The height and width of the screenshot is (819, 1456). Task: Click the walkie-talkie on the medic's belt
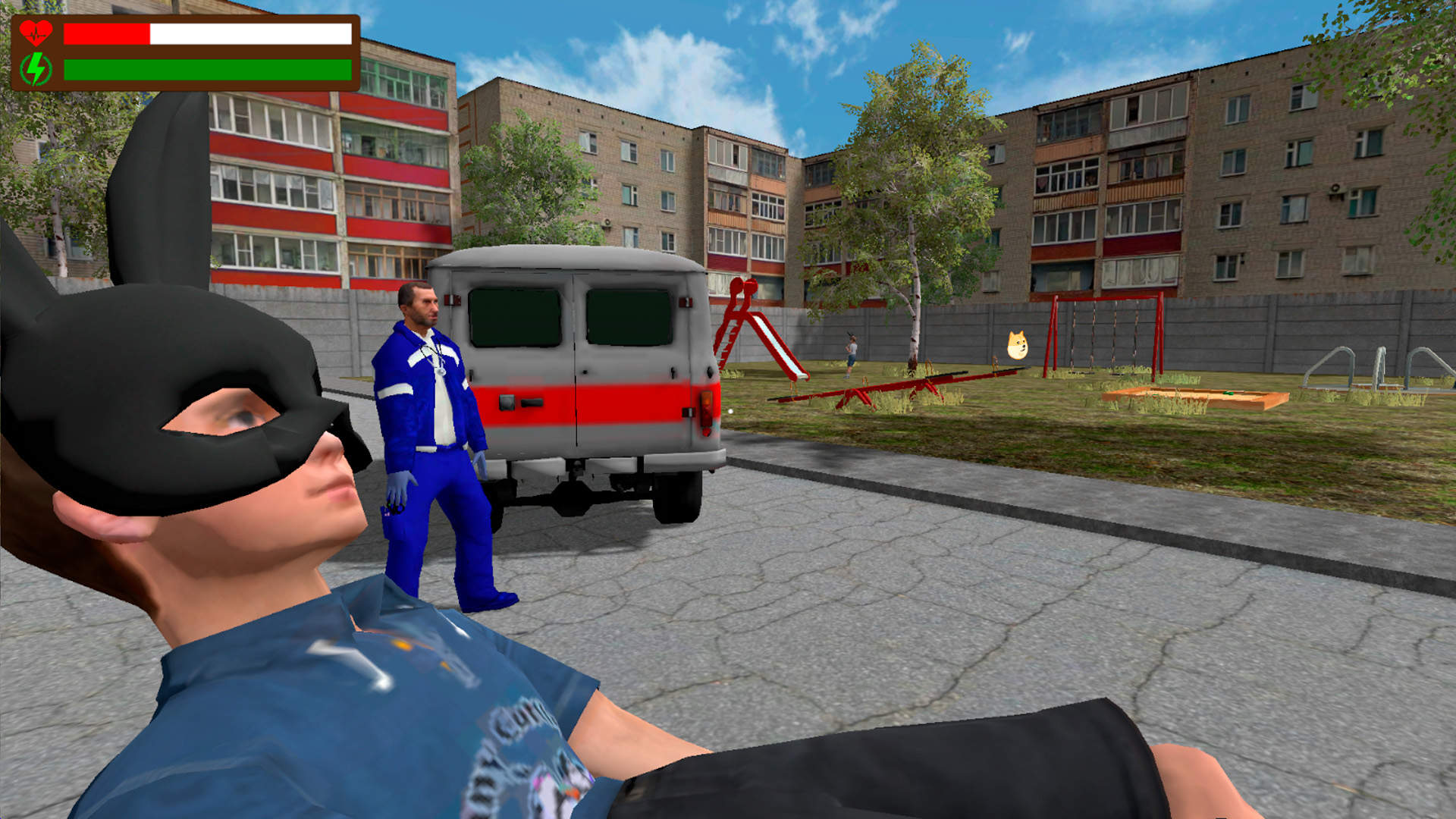[395, 510]
